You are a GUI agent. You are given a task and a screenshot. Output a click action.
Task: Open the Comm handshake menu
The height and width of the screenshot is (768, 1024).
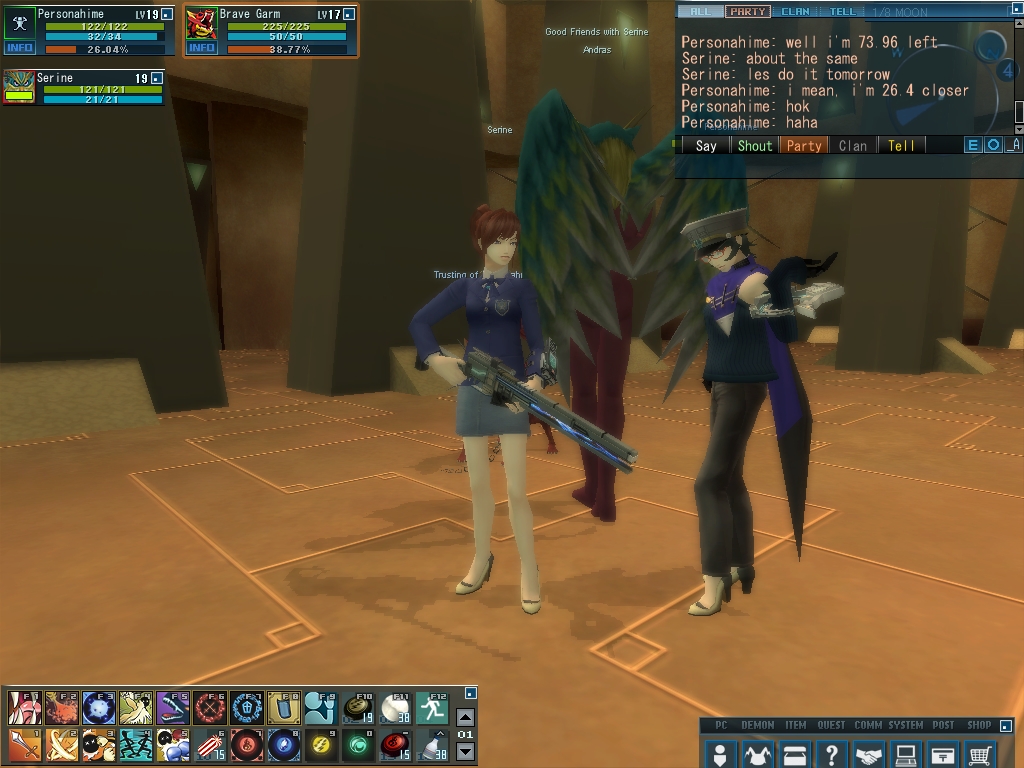(x=869, y=754)
